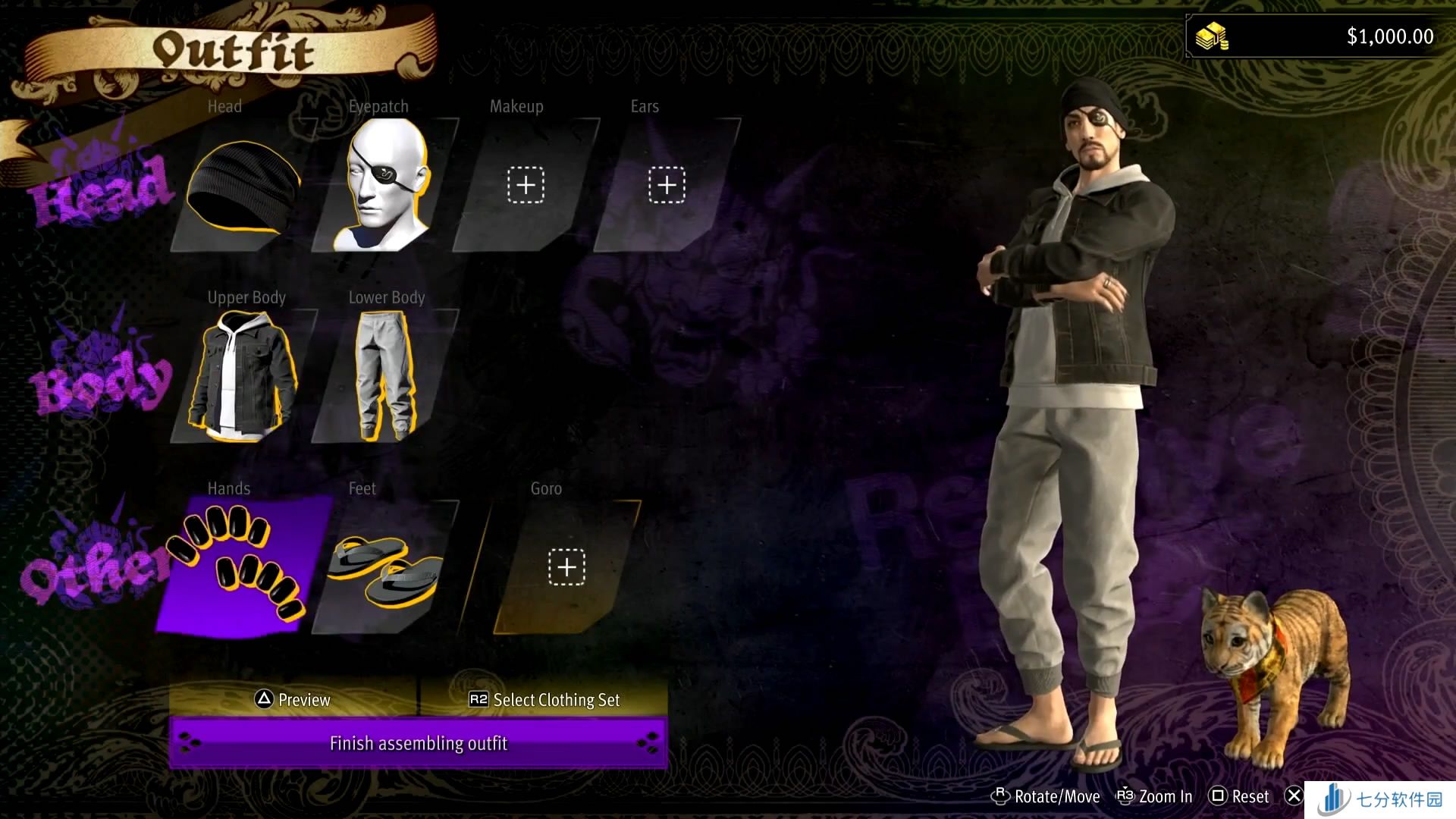Open Select Clothing Set
Screen dimensions: 1456x819
coord(544,699)
